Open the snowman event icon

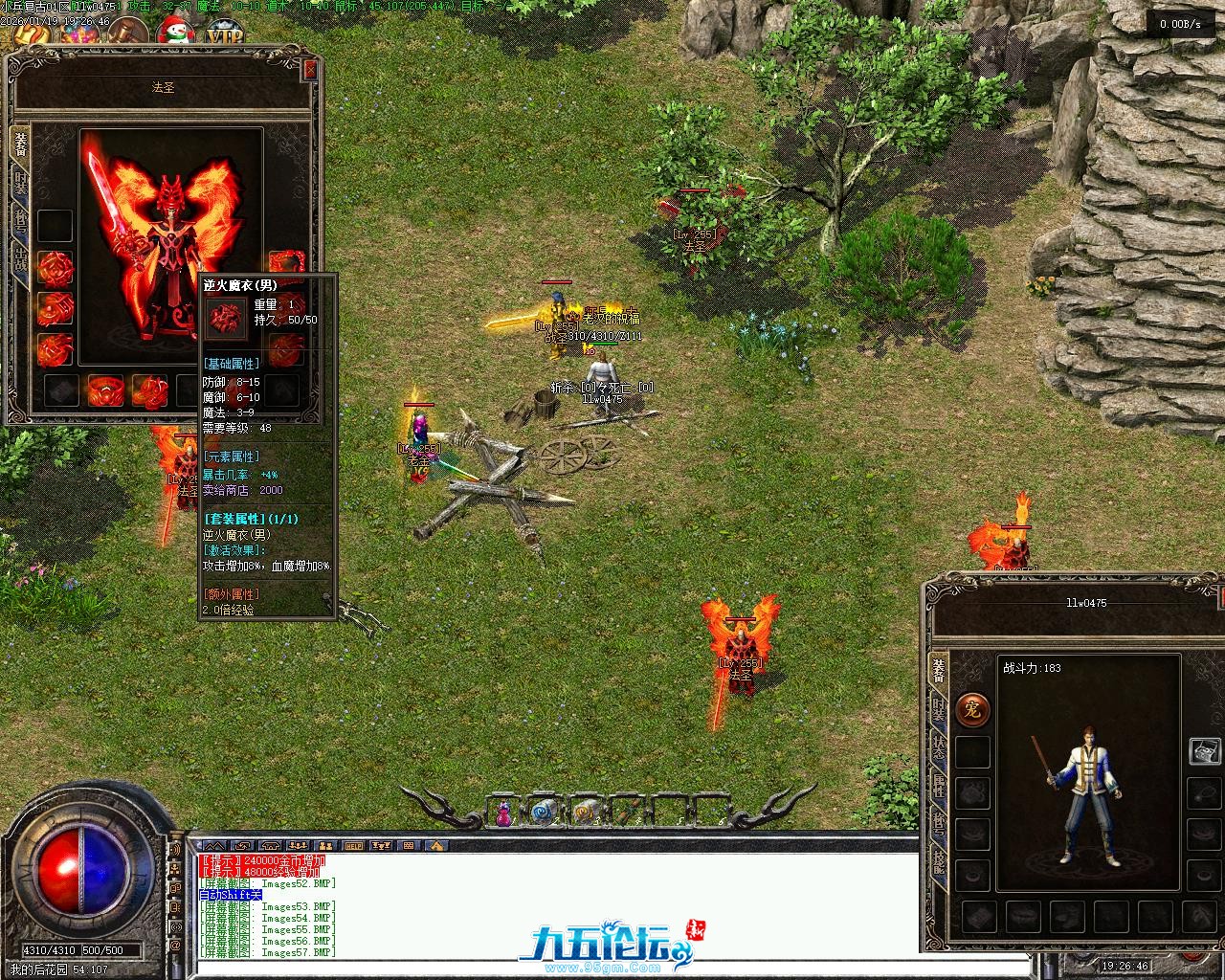pyautogui.click(x=173, y=35)
